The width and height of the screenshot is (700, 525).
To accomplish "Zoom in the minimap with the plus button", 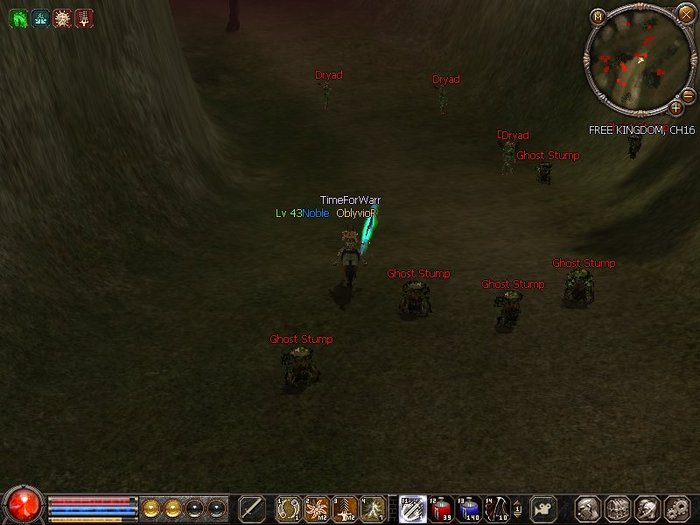I will pyautogui.click(x=676, y=107).
